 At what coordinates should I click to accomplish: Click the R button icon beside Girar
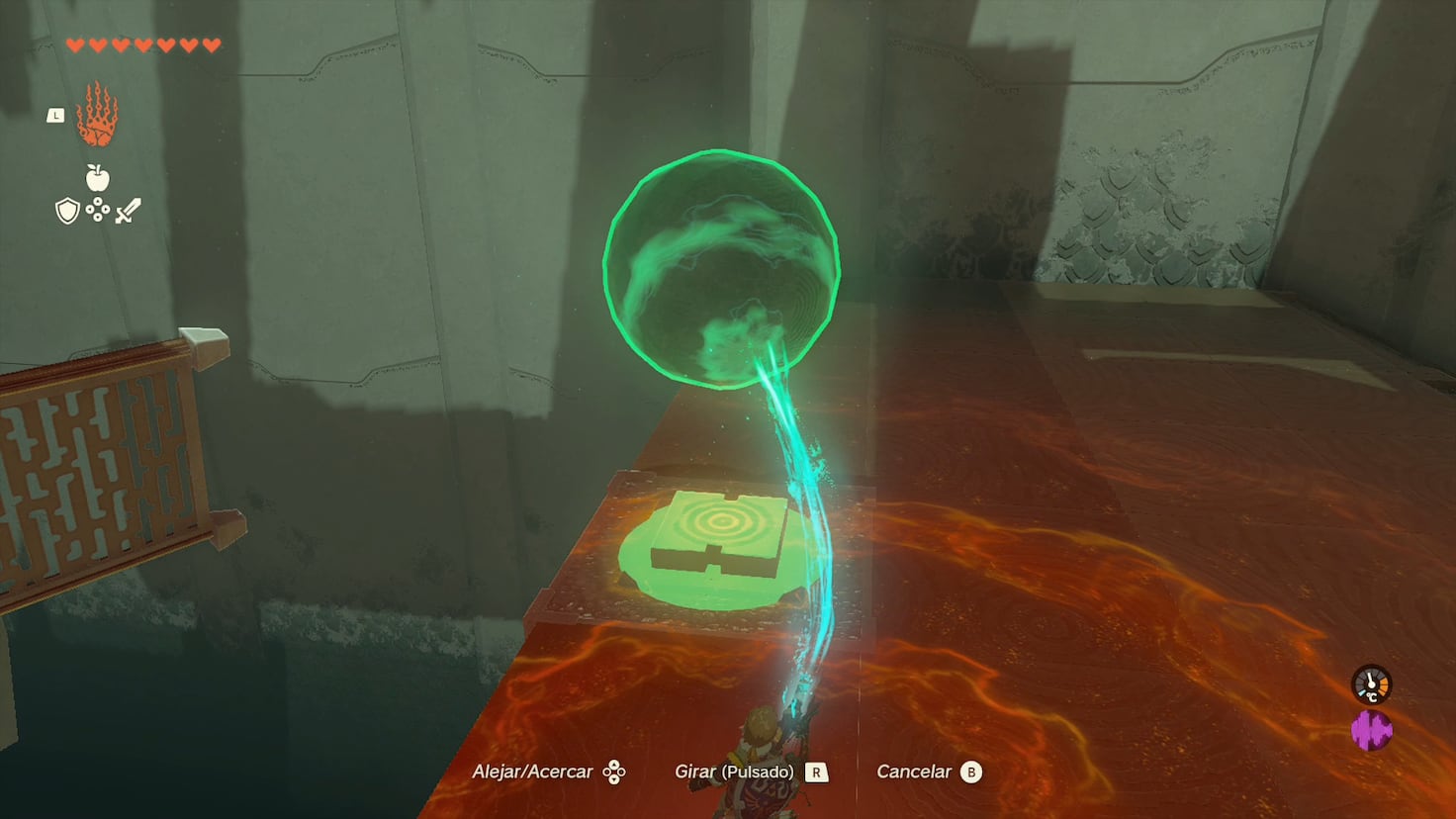coord(817,771)
